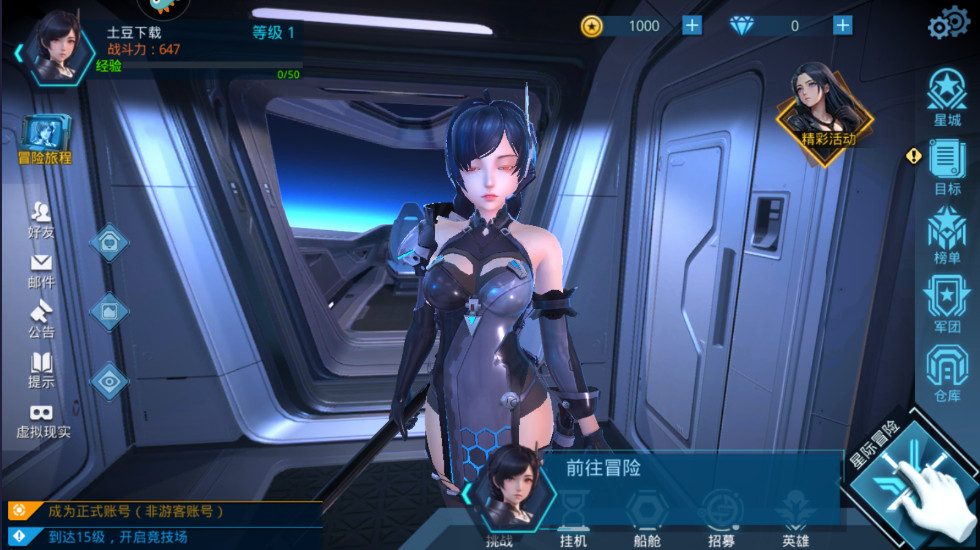Open 冒险旅程 adventure journey
The height and width of the screenshot is (550, 980).
45,138
